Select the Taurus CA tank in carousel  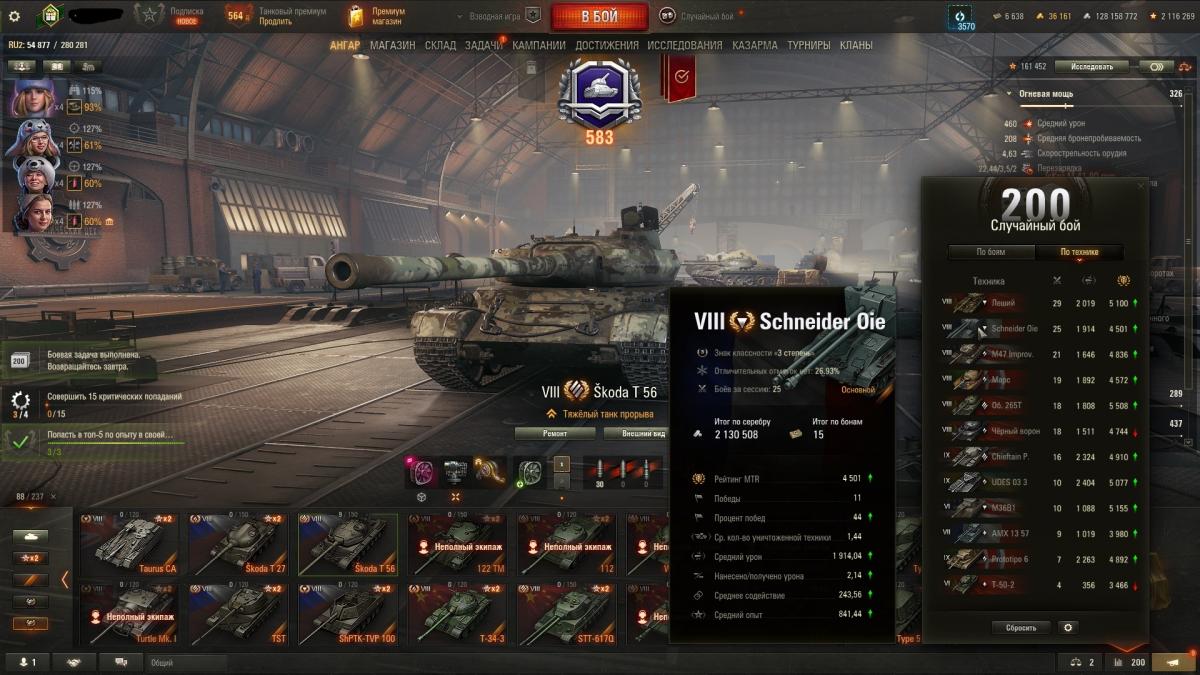click(129, 543)
